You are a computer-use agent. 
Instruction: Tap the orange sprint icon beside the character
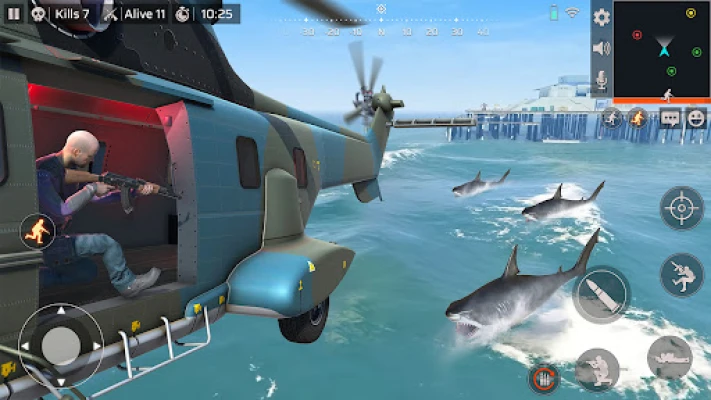[x=38, y=232]
